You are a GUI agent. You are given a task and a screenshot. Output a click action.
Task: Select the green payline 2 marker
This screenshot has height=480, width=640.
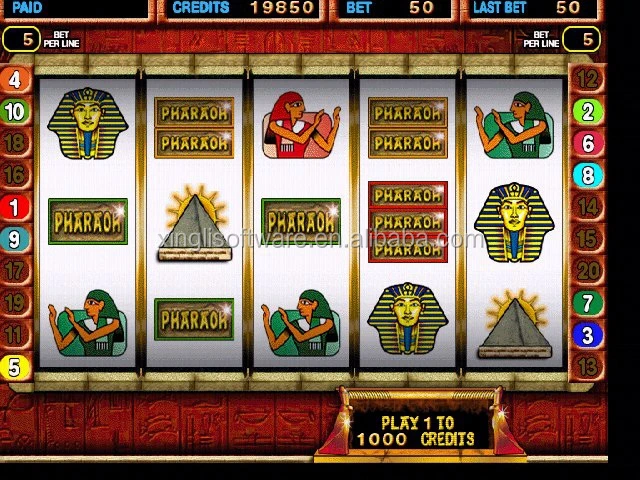point(588,111)
